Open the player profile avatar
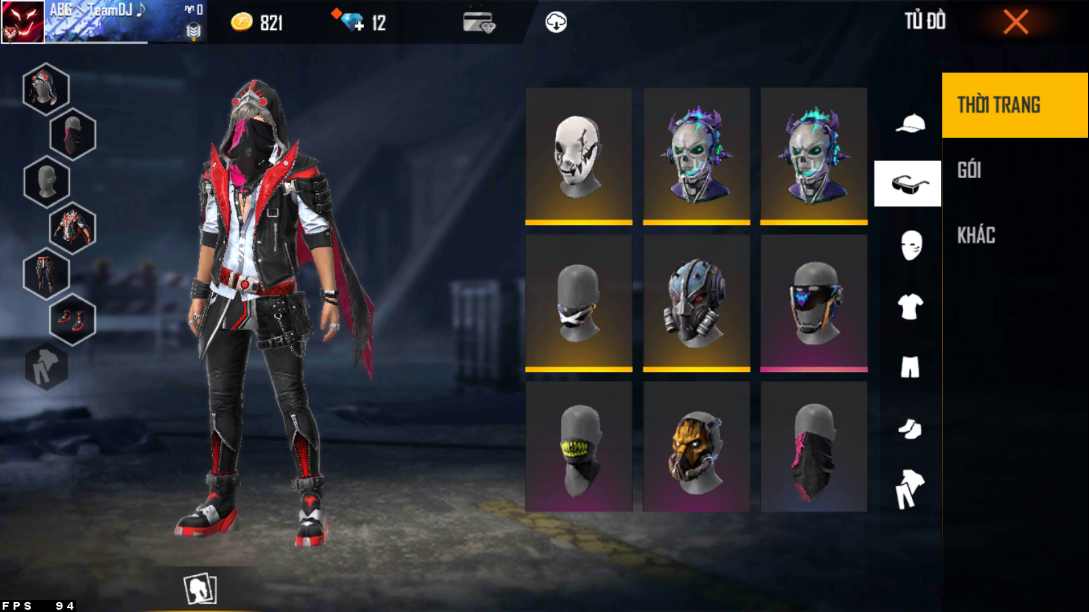 [22, 22]
